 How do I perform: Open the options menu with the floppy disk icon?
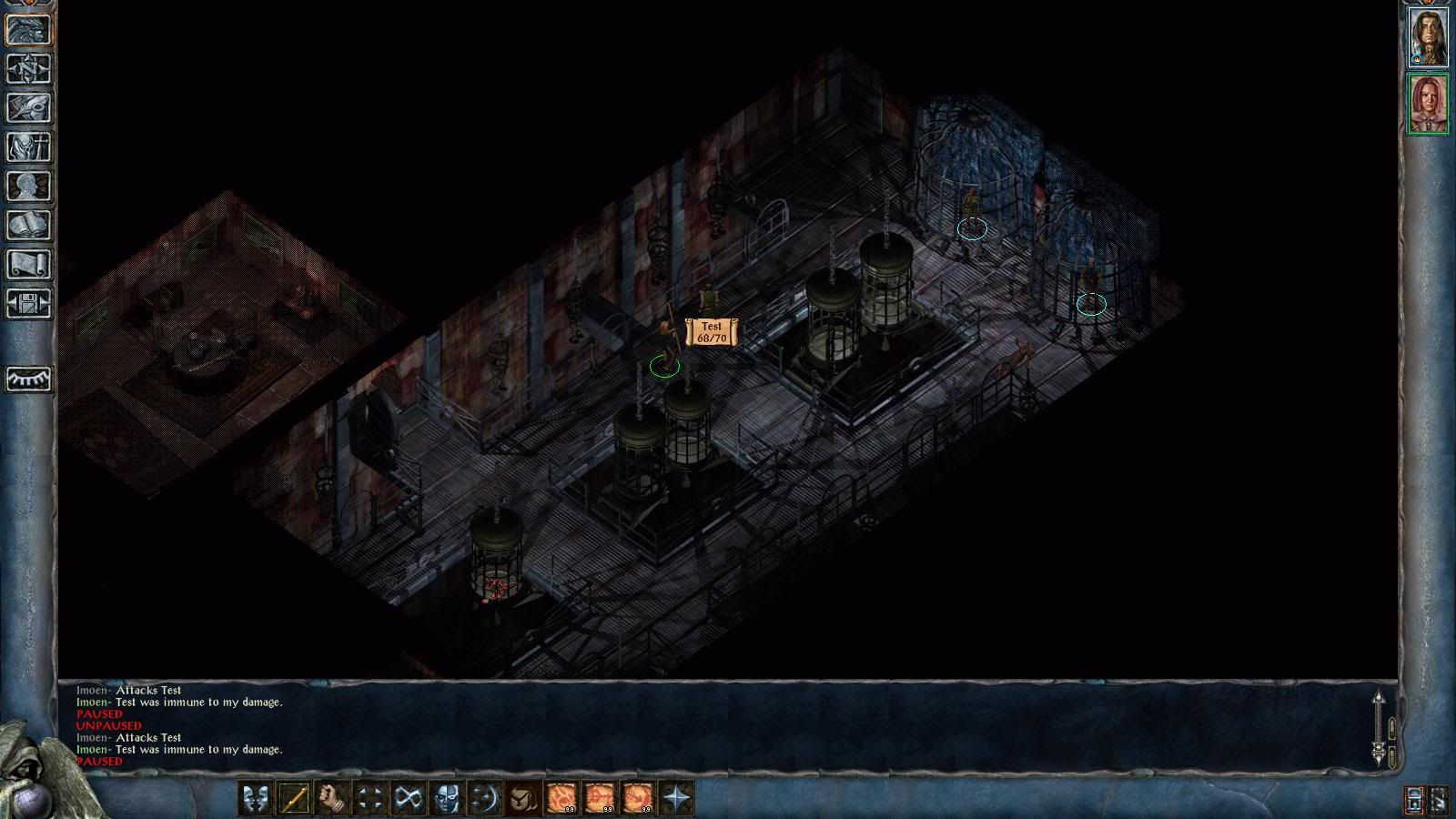(29, 303)
